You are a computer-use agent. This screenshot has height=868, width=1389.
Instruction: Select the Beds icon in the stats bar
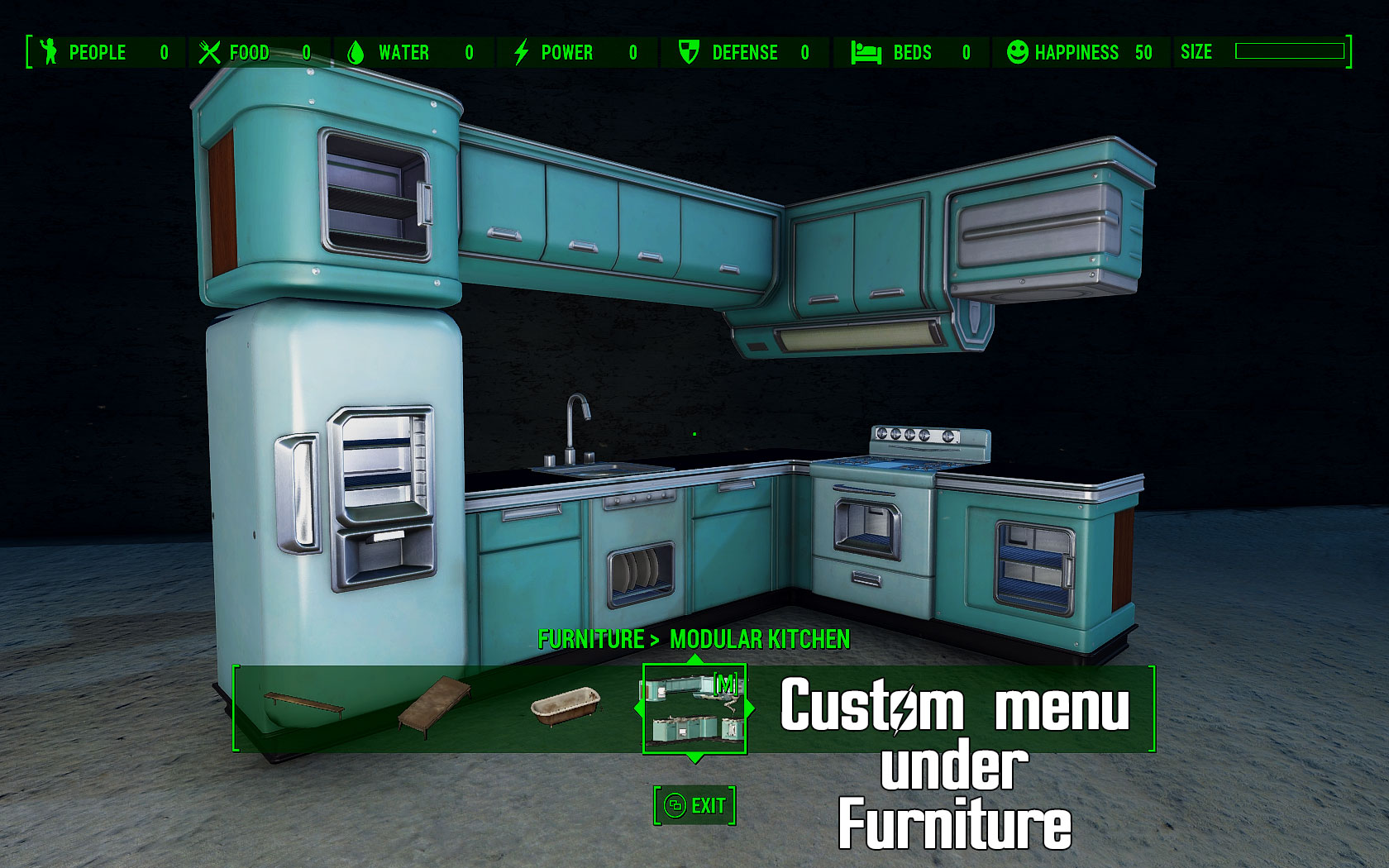tap(863, 52)
